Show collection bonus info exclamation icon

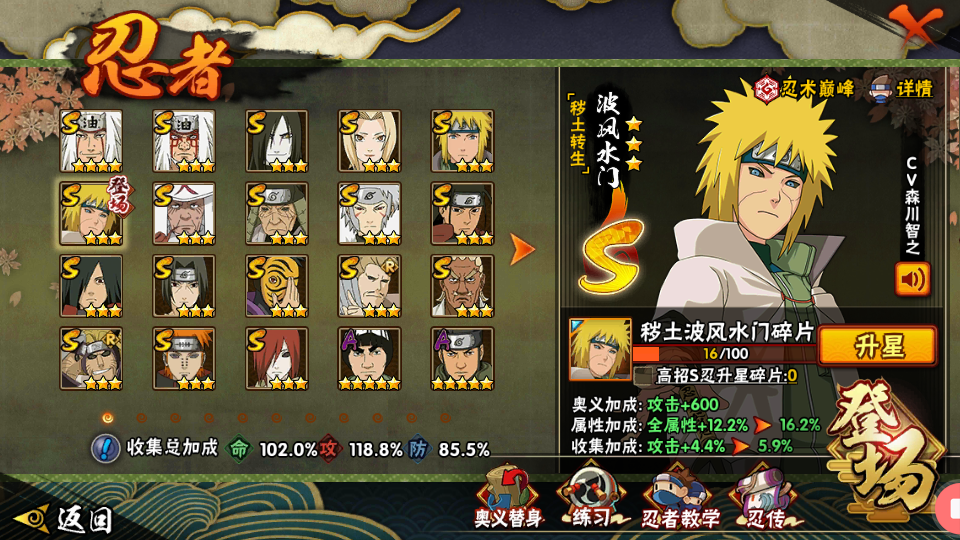click(106, 447)
